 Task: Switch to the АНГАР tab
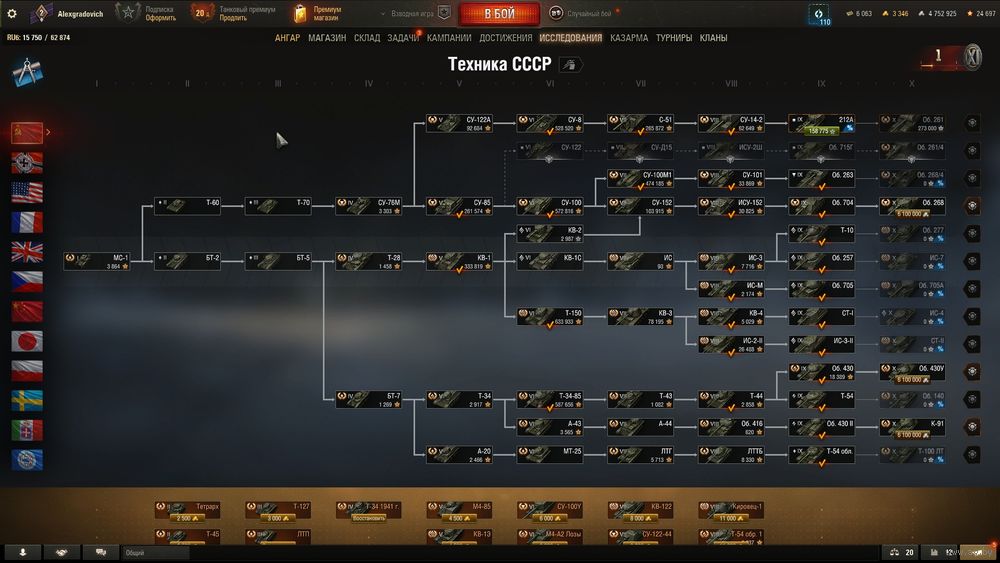pyautogui.click(x=287, y=38)
